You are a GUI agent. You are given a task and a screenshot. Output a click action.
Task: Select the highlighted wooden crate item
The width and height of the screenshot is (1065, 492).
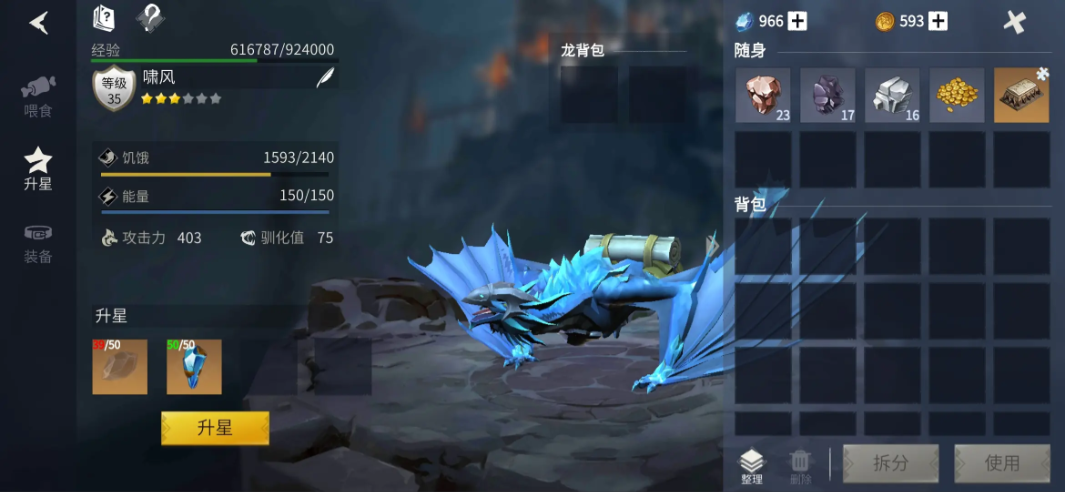[1021, 96]
